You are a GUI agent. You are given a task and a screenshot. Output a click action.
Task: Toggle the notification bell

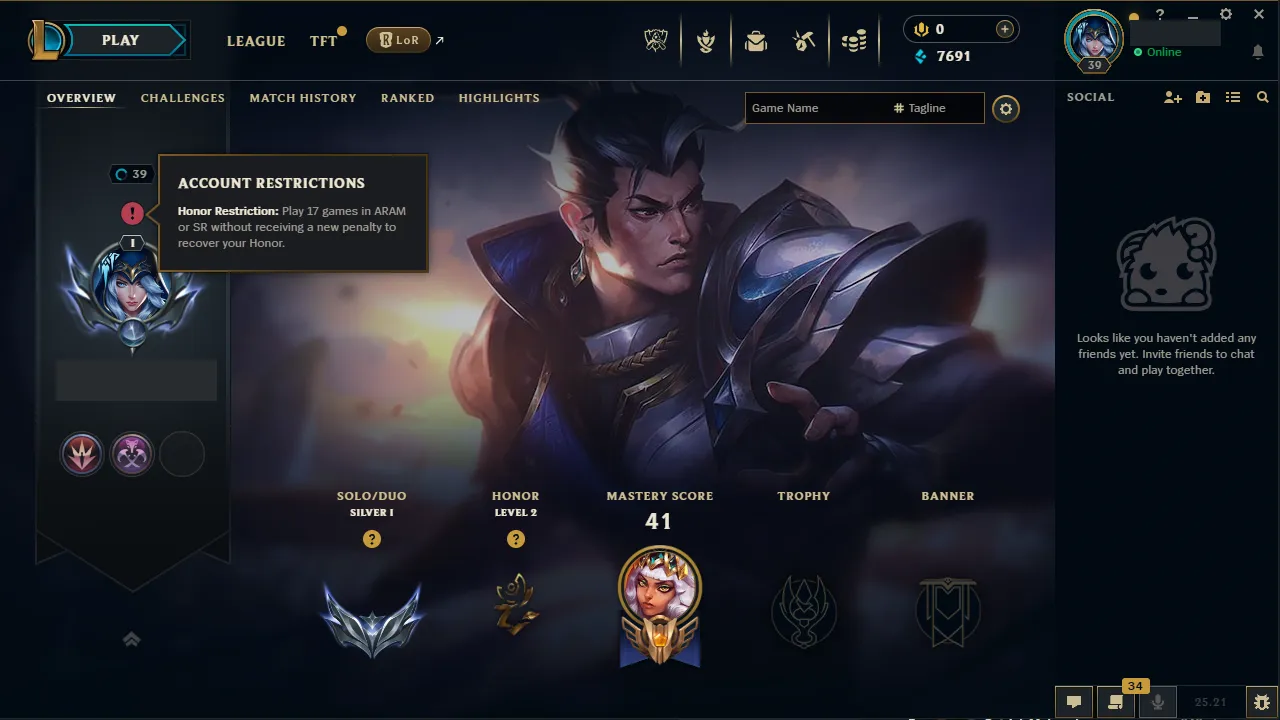click(1258, 51)
